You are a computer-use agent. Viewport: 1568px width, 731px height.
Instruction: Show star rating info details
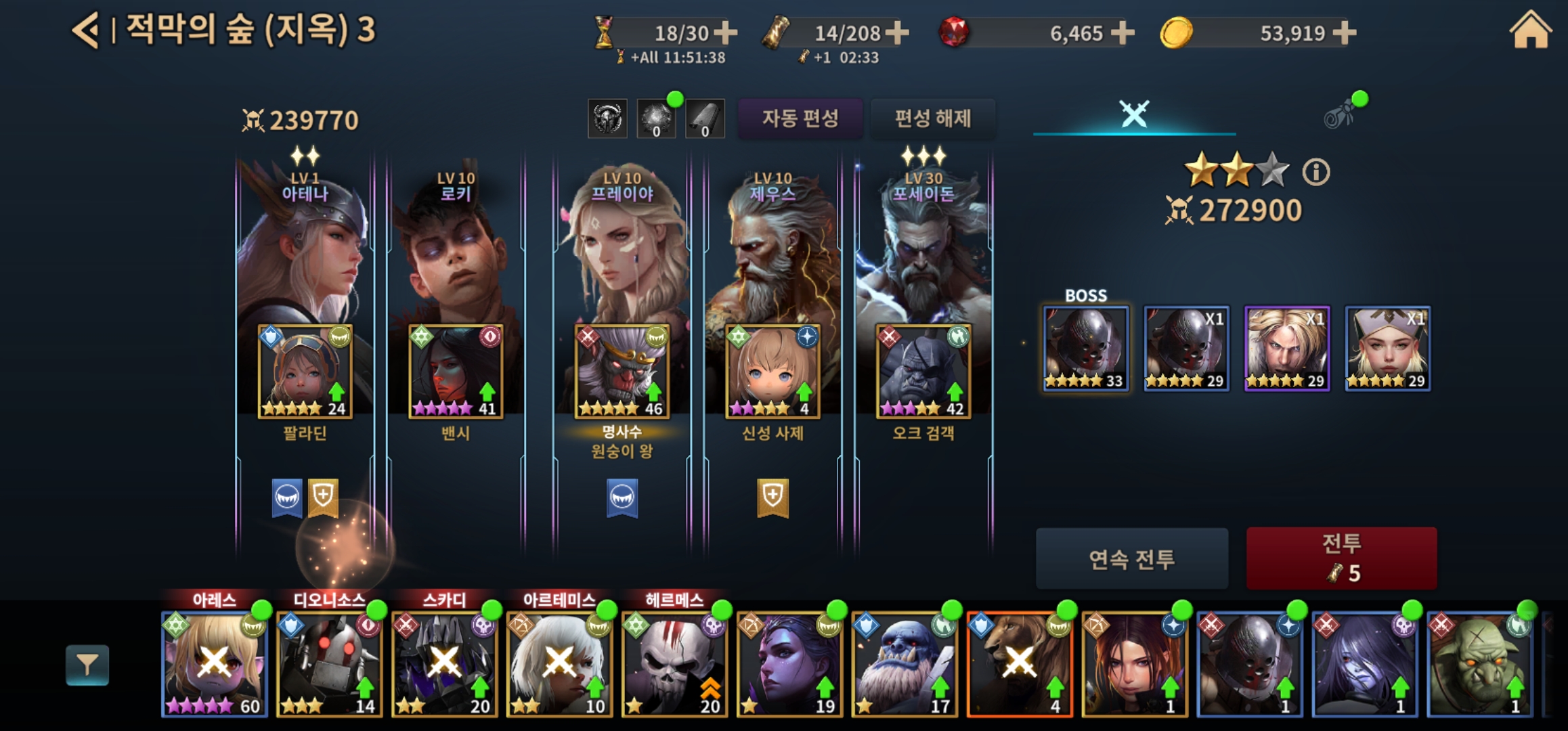(x=1315, y=172)
